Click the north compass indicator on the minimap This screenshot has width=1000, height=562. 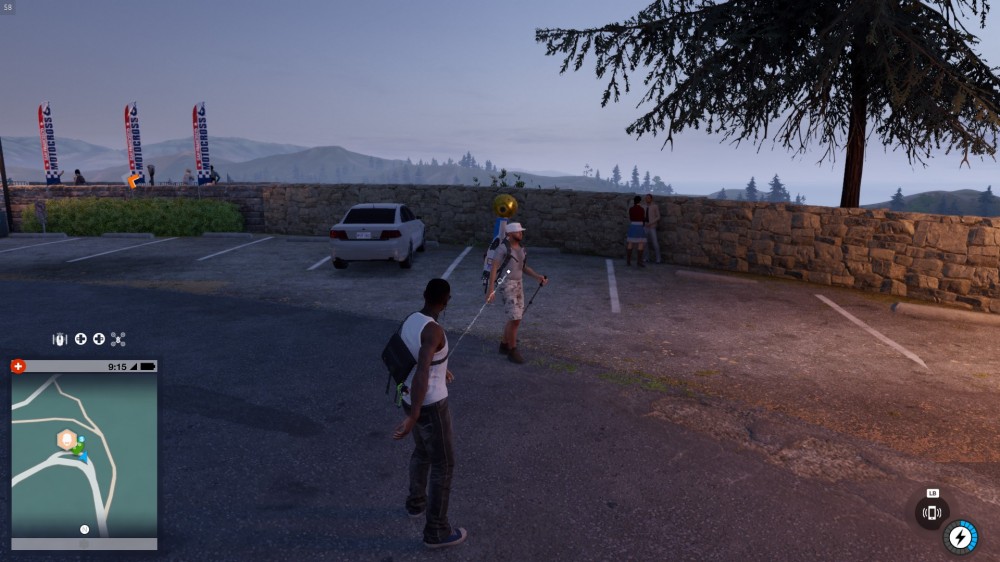pos(84,529)
